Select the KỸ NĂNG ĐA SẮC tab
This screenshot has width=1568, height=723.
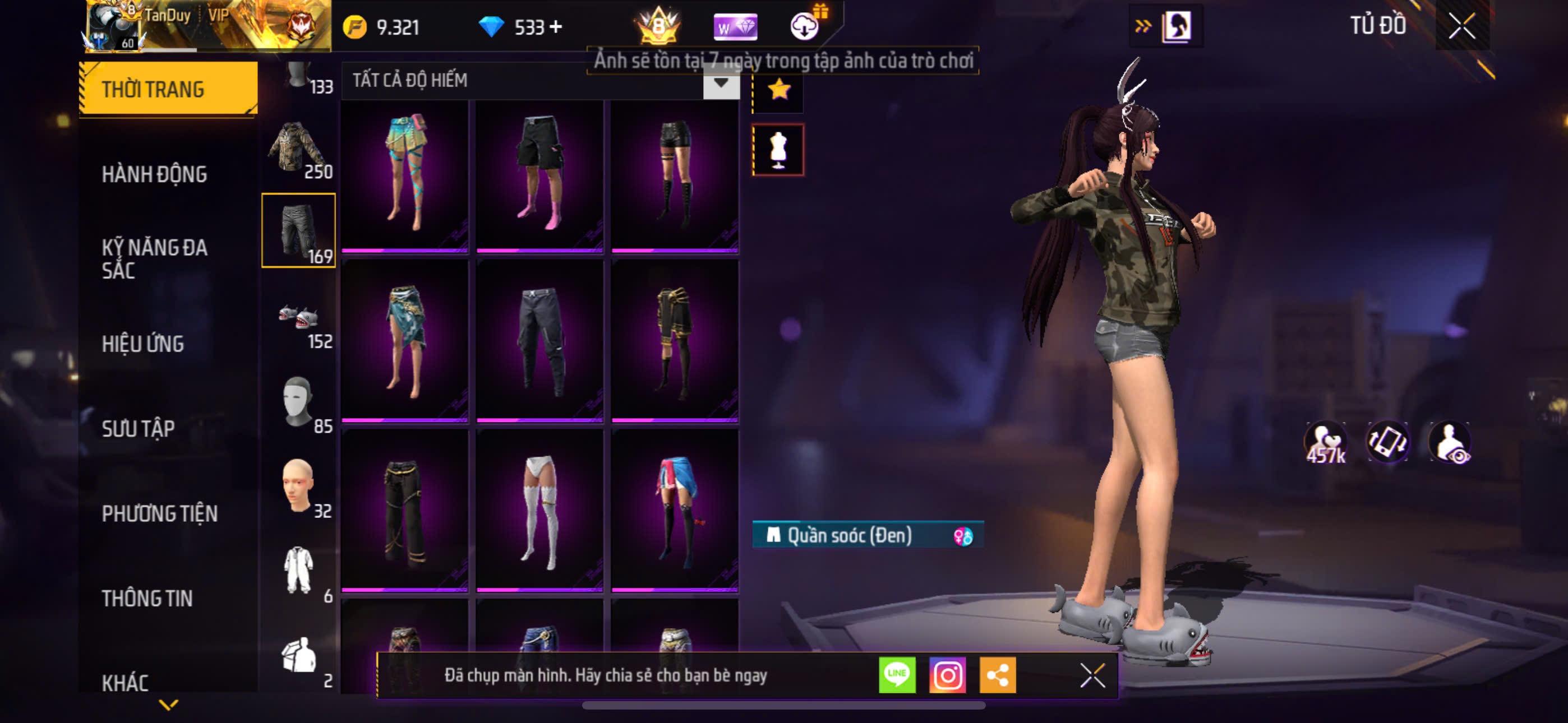pos(155,258)
